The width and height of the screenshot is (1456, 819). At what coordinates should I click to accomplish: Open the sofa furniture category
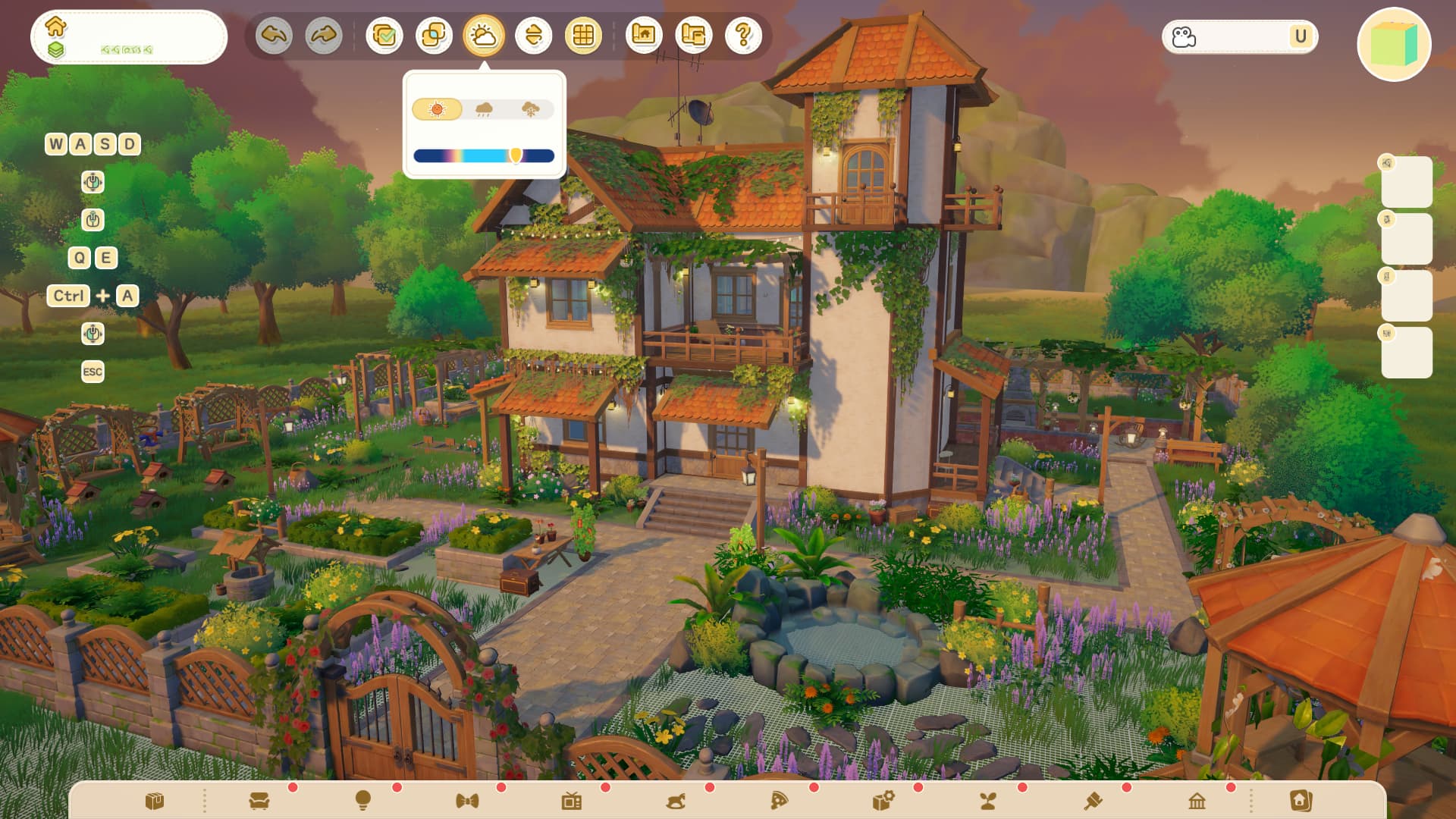tap(259, 801)
